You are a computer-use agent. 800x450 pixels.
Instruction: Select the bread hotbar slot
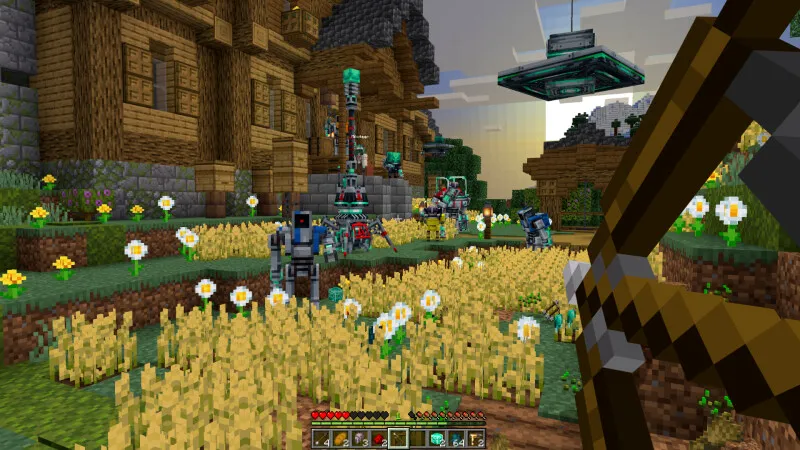click(341, 438)
